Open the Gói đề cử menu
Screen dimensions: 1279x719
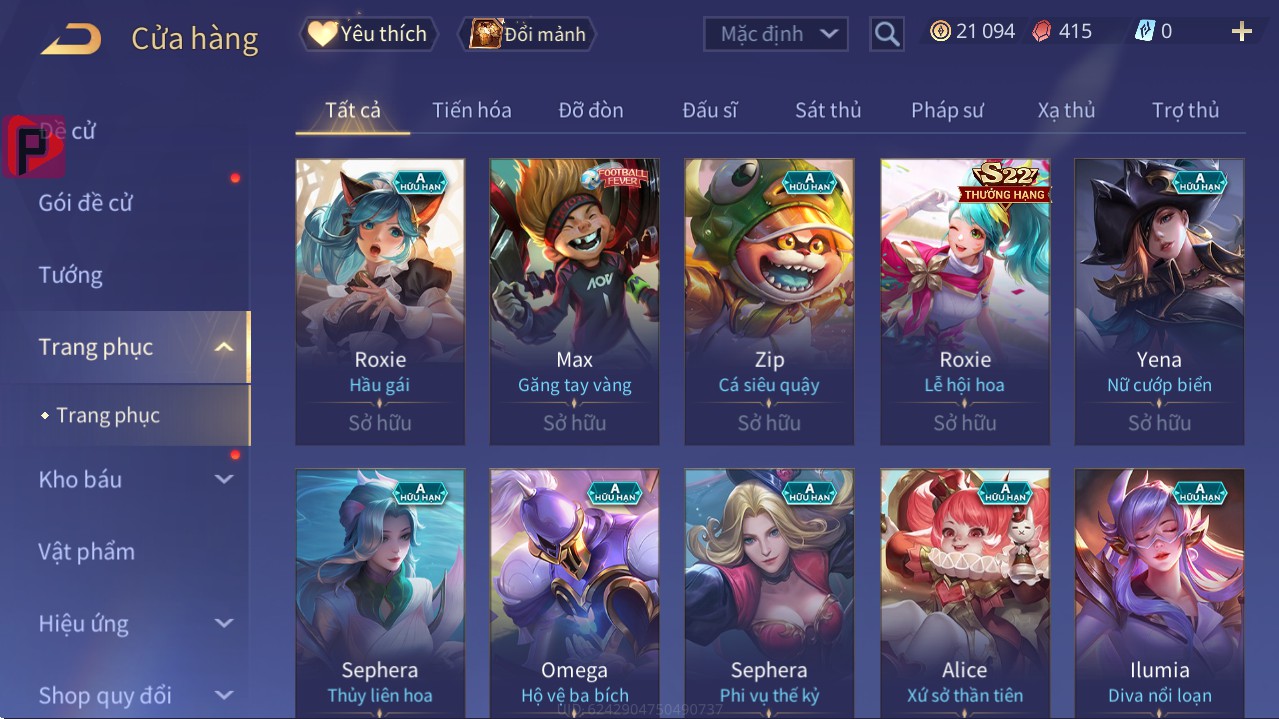point(86,203)
